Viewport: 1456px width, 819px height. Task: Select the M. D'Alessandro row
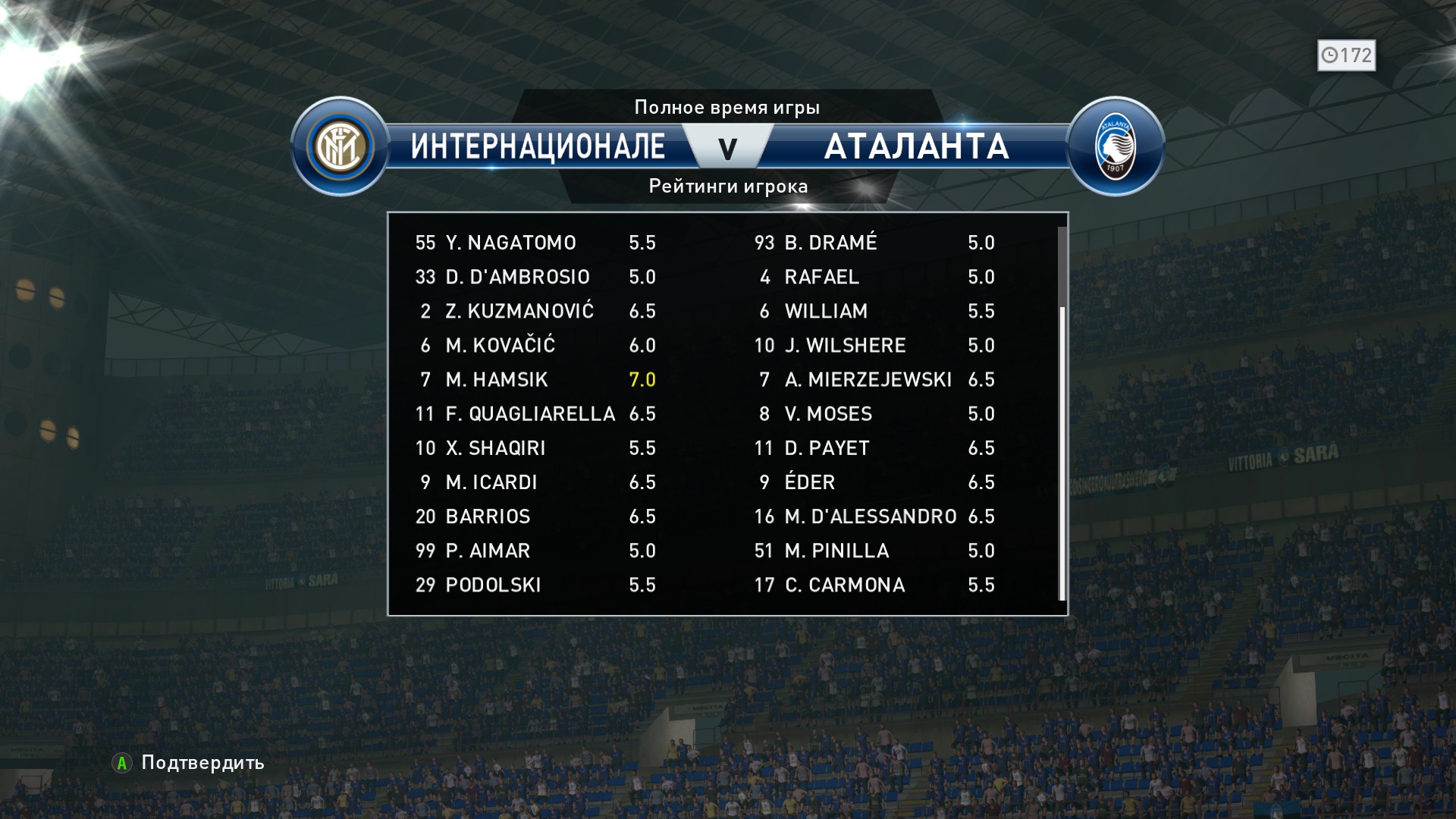(874, 516)
